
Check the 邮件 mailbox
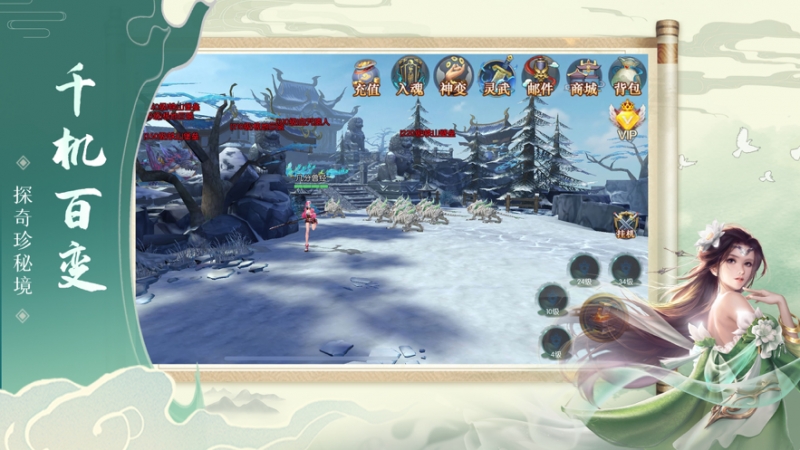(x=540, y=76)
